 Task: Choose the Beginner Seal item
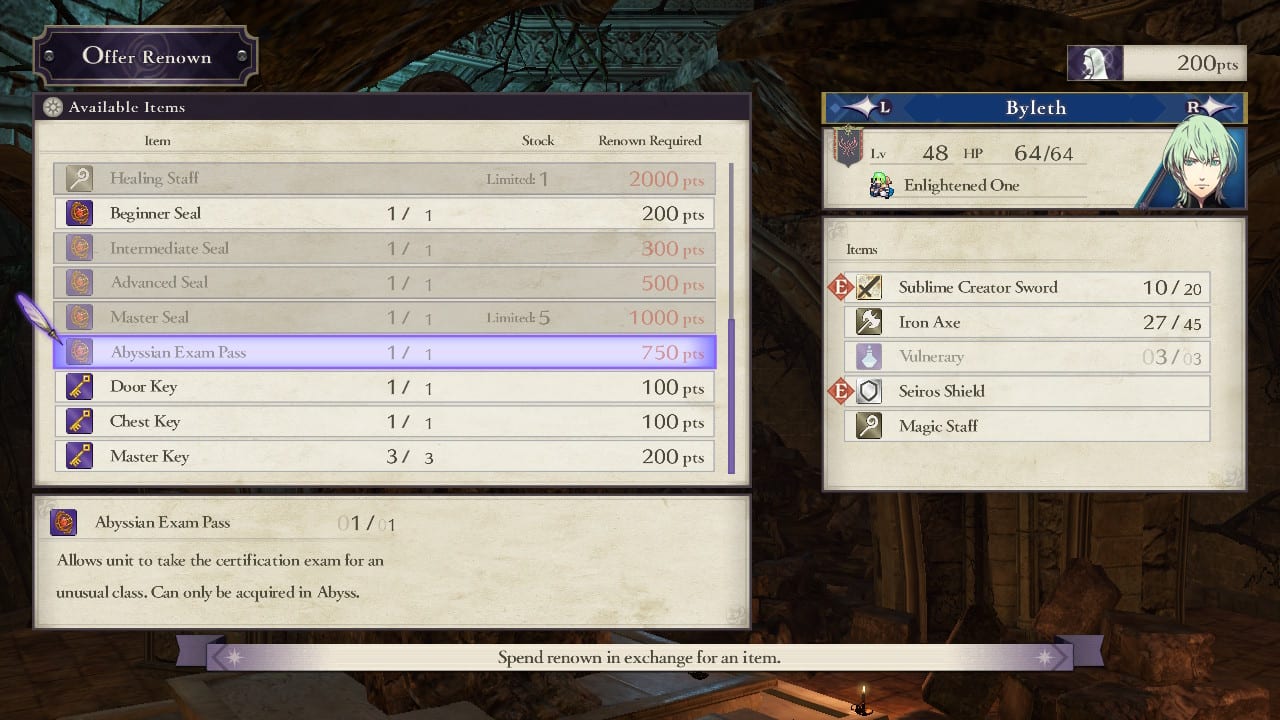[384, 214]
